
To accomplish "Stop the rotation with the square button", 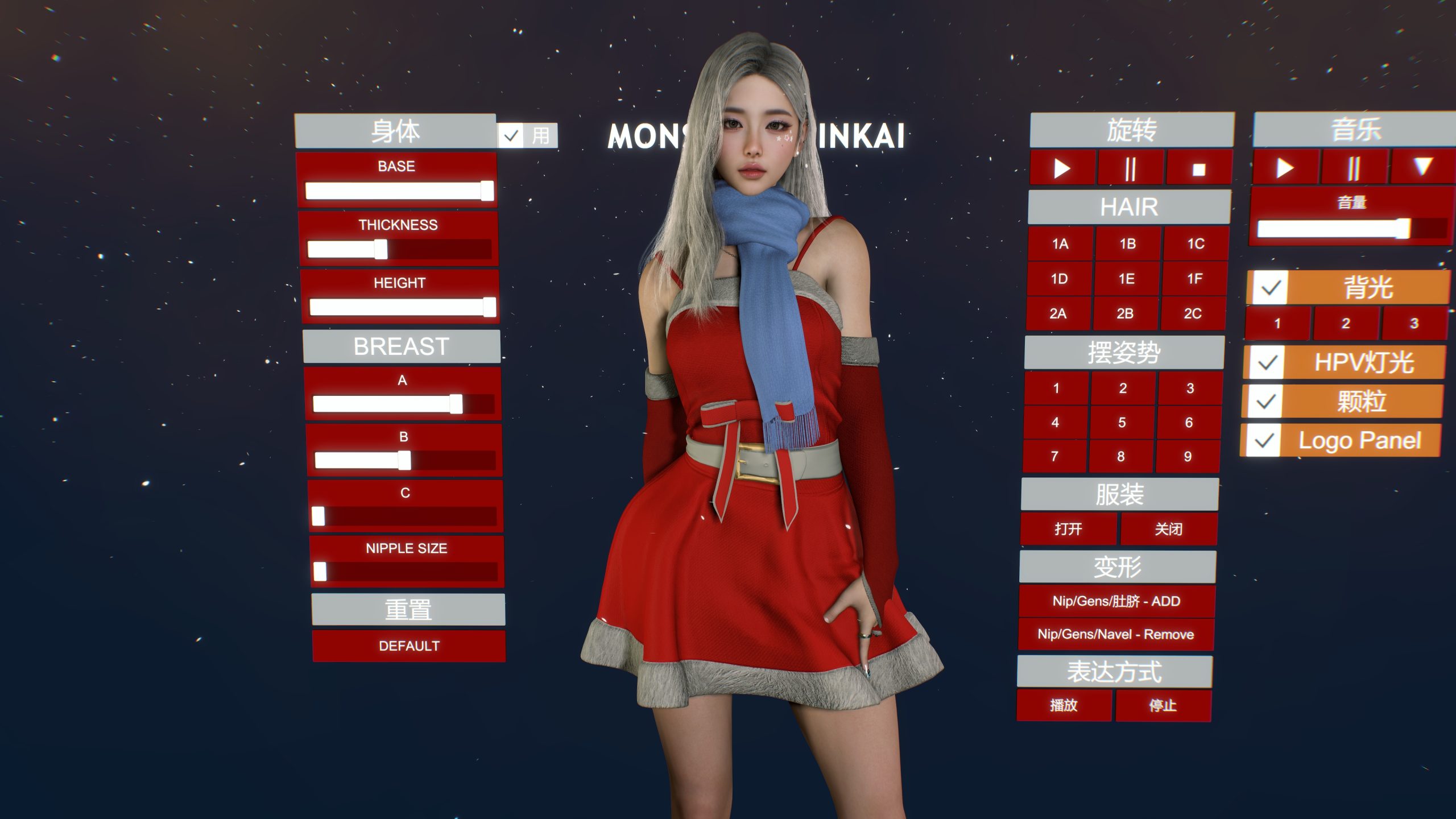I will point(1199,169).
